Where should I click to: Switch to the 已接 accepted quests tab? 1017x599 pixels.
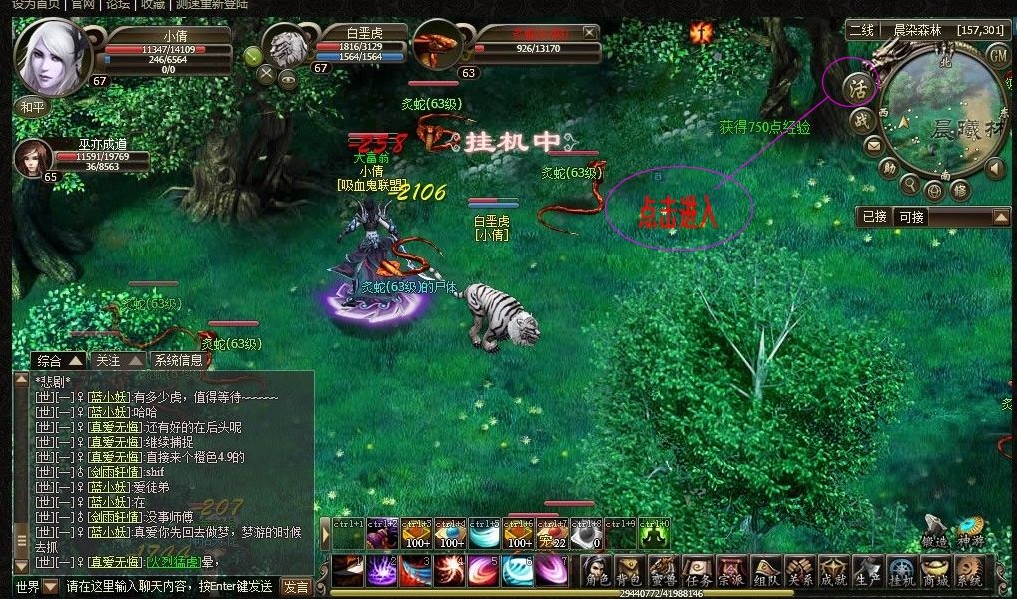coord(875,217)
